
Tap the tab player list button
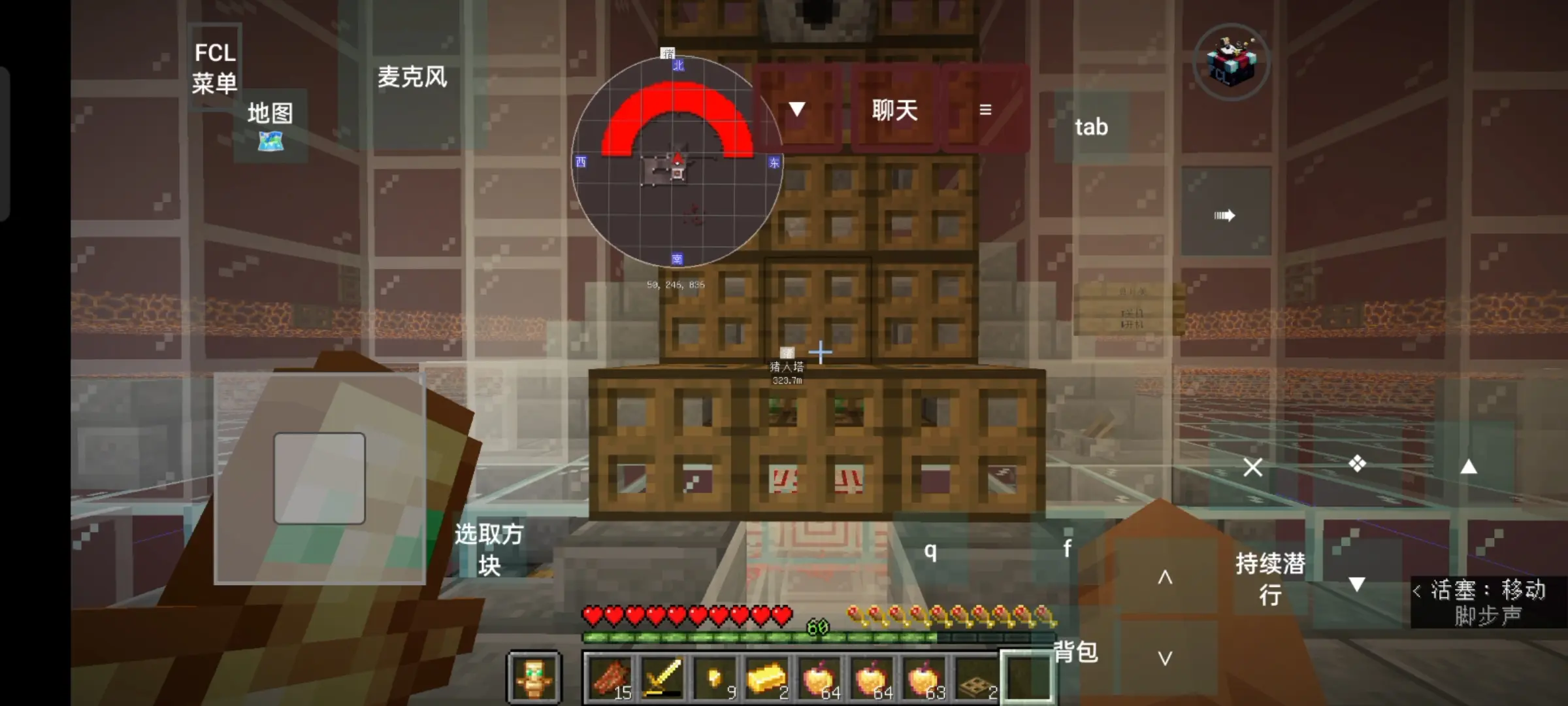tap(1091, 127)
